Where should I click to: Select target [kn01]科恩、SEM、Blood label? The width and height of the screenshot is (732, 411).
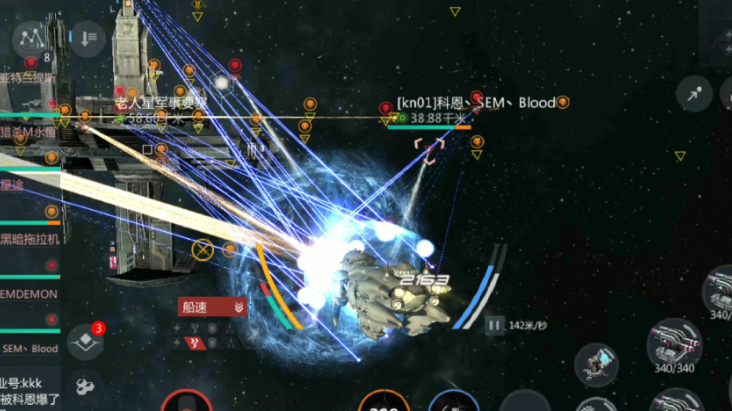[475, 102]
